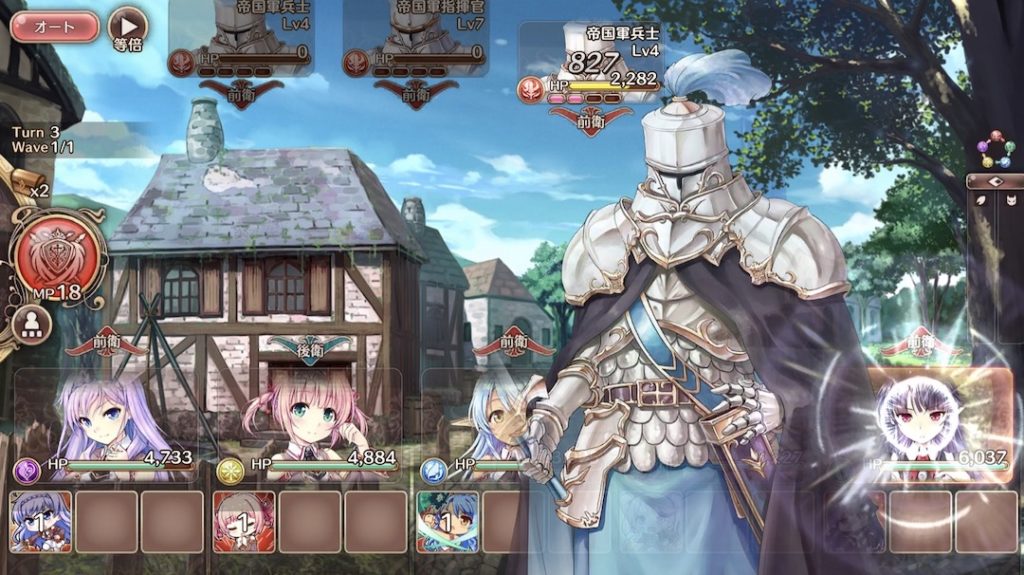1024x575 pixels.
Task: Use the blue-haired character's skill card
Action: click(x=447, y=521)
